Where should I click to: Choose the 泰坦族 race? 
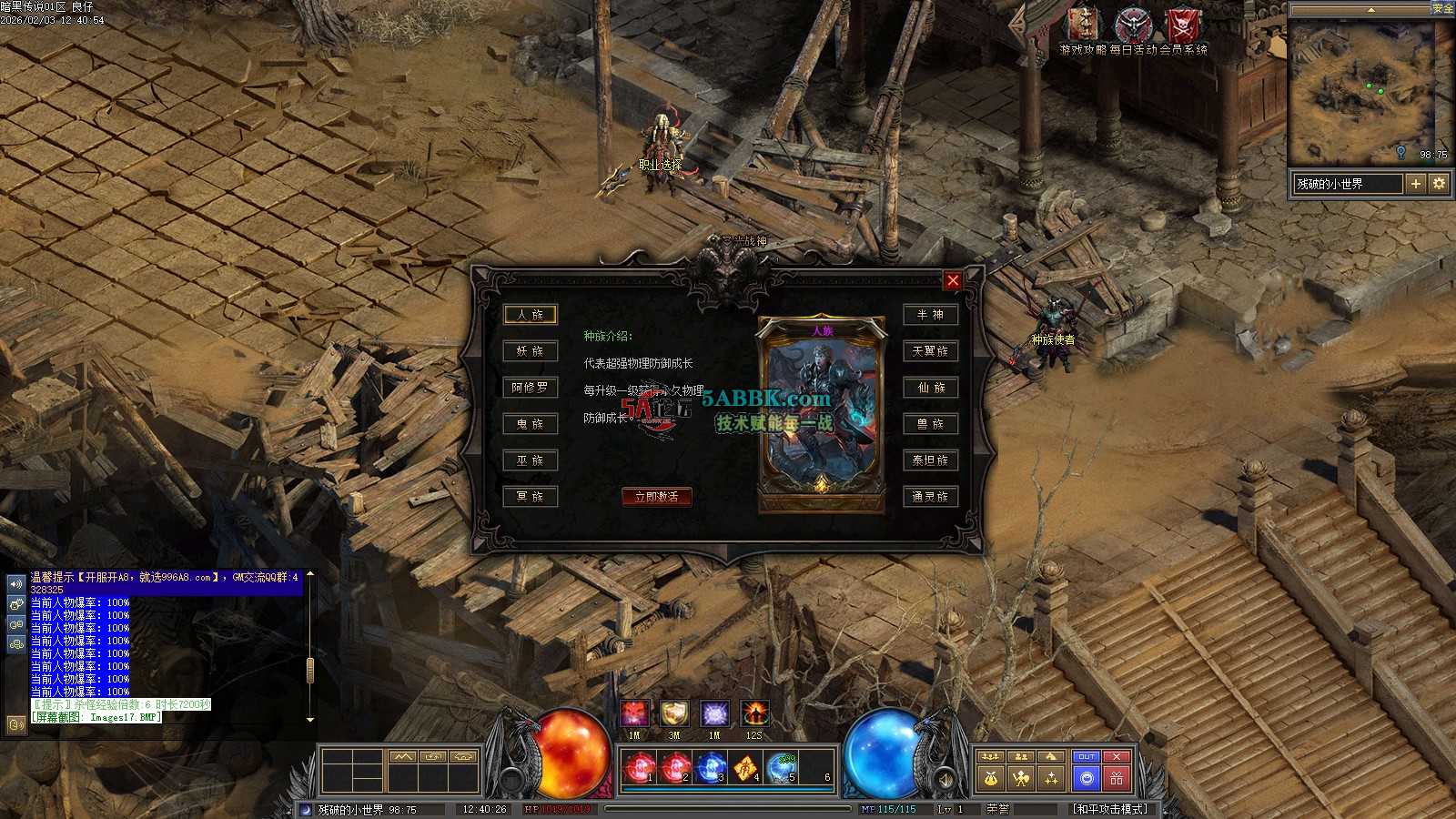click(x=930, y=460)
